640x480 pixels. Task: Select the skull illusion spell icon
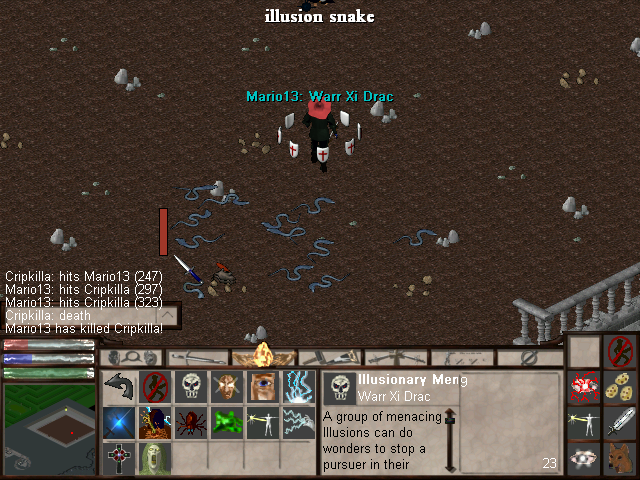(190, 386)
